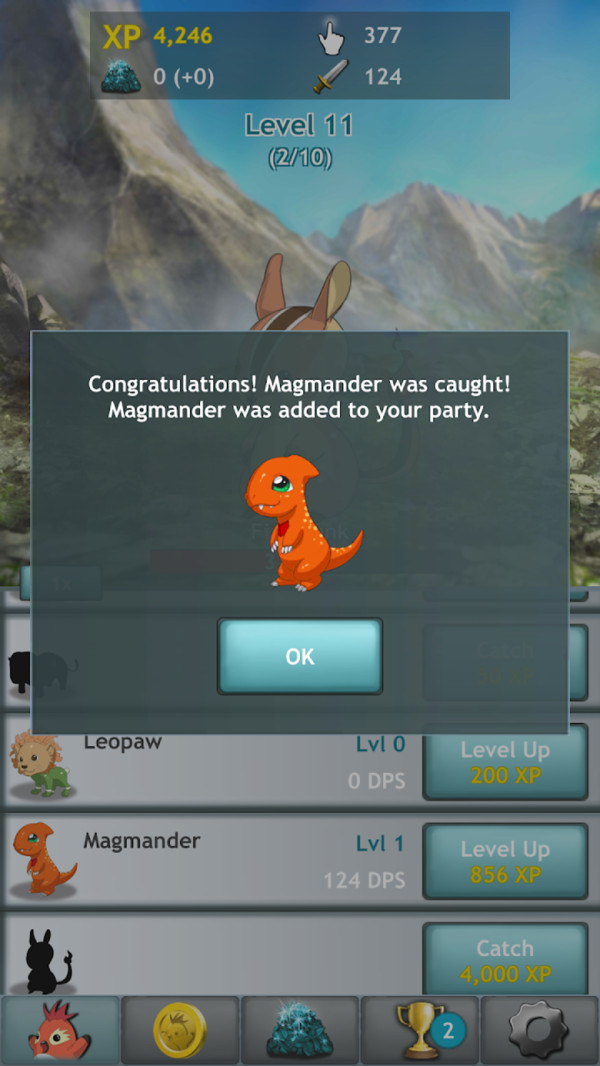Viewport: 600px width, 1066px height.
Task: Level up Magmander for 856 XP
Action: (x=505, y=861)
